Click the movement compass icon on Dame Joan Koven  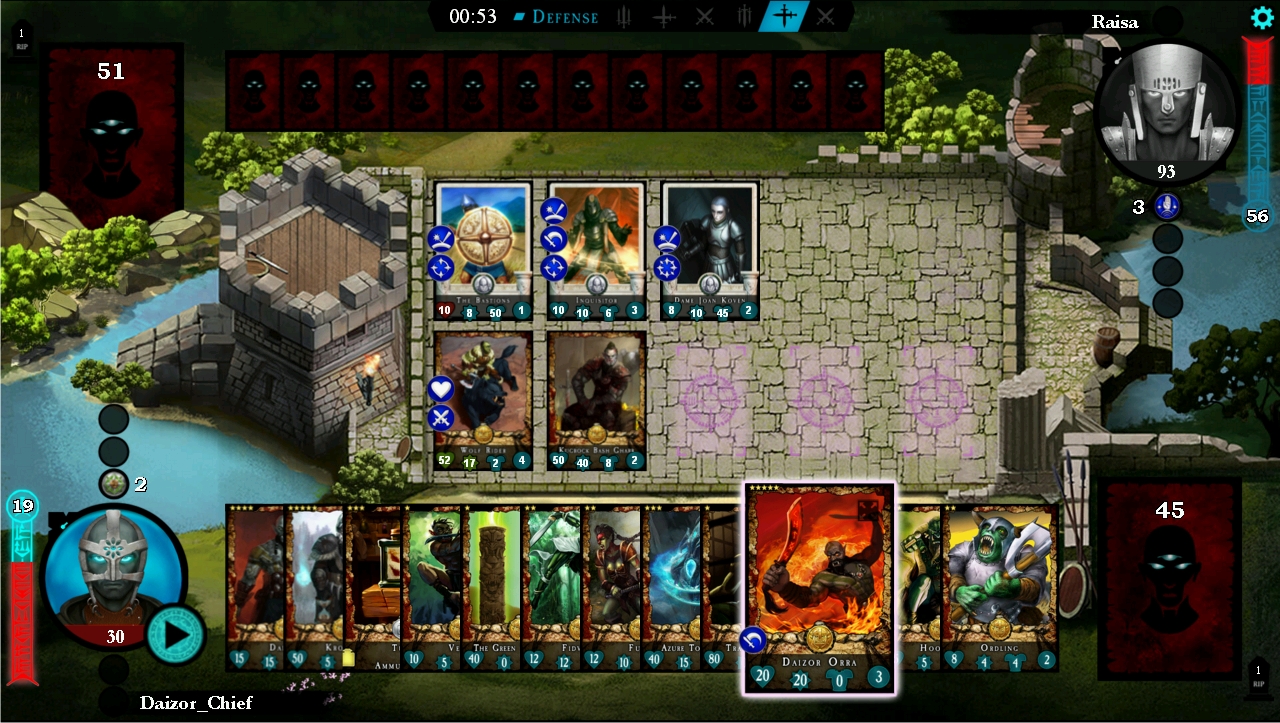(665, 268)
